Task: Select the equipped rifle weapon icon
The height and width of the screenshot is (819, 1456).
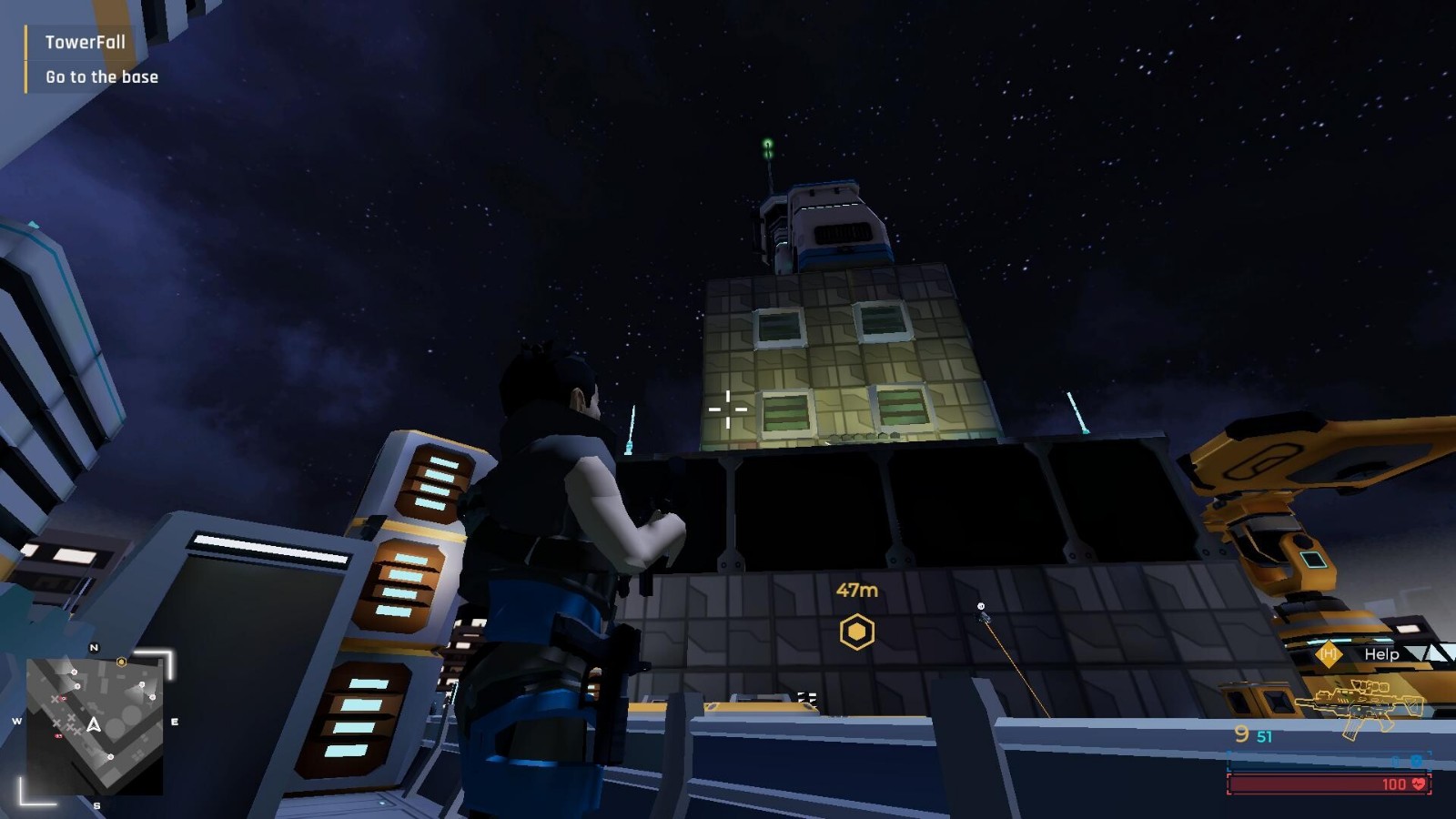Action: [x=1360, y=707]
